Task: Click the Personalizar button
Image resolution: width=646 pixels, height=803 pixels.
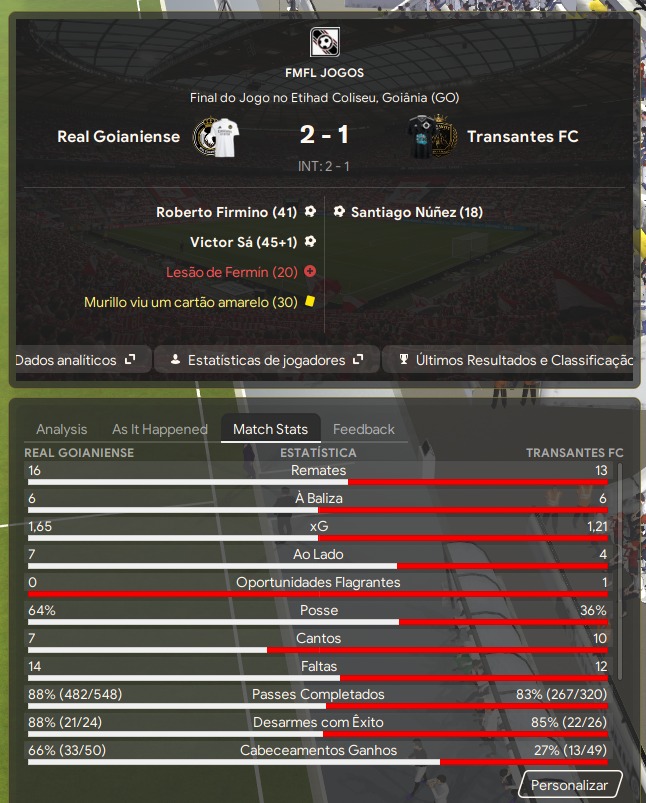Action: pos(569,785)
